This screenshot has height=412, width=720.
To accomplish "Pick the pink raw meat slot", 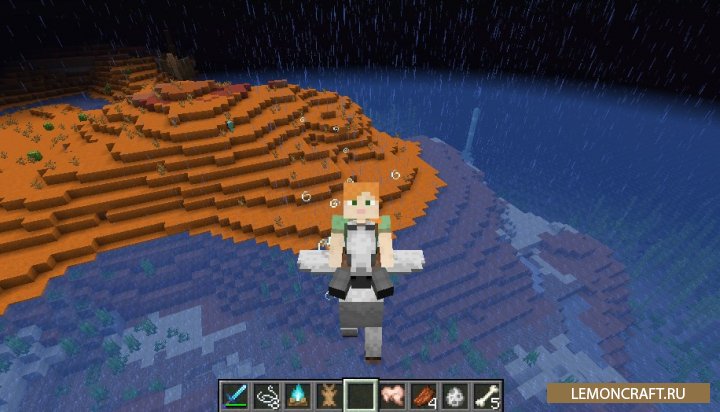I will coord(392,395).
